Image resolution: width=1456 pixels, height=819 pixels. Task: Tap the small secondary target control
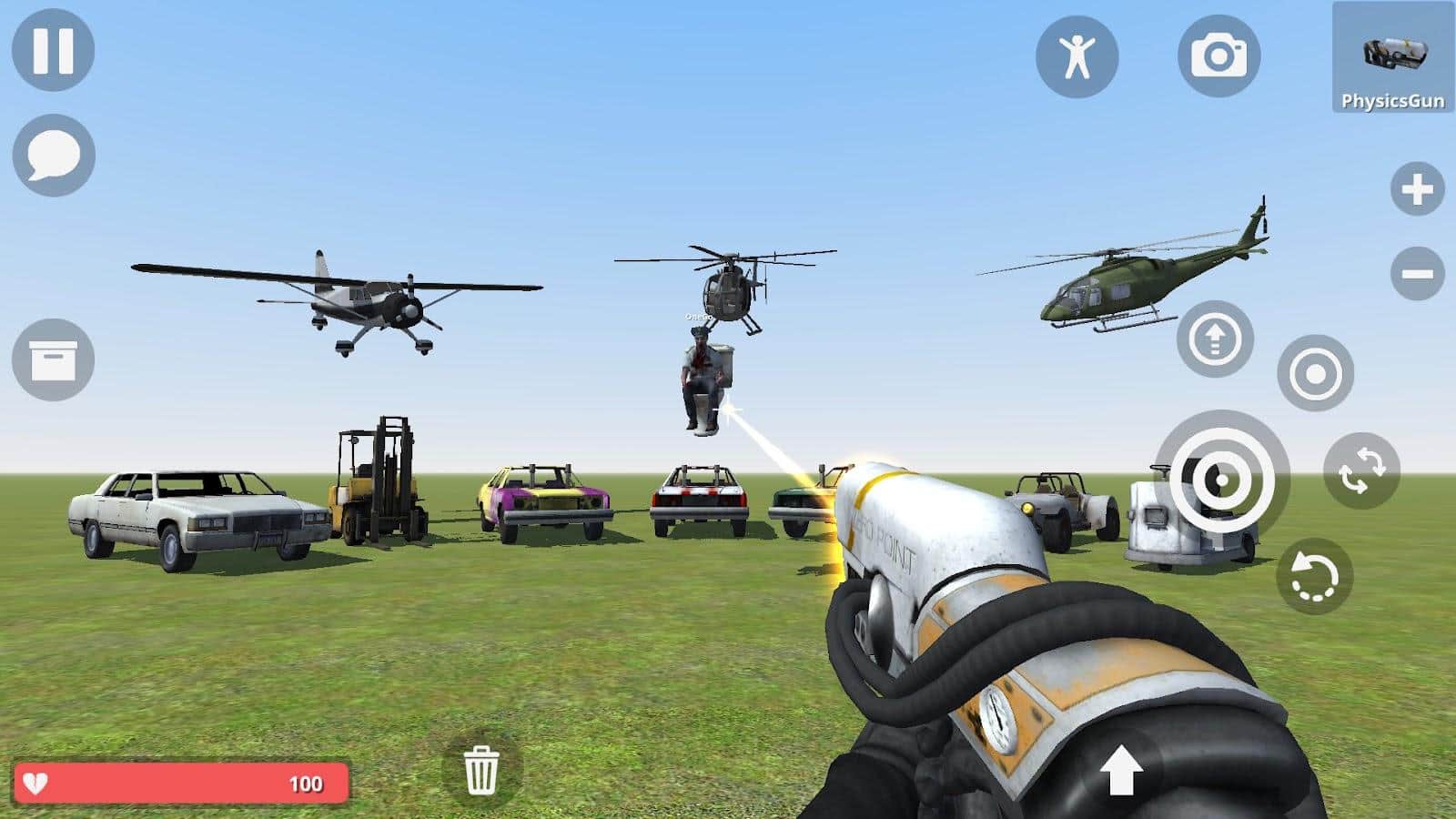[x=1314, y=374]
